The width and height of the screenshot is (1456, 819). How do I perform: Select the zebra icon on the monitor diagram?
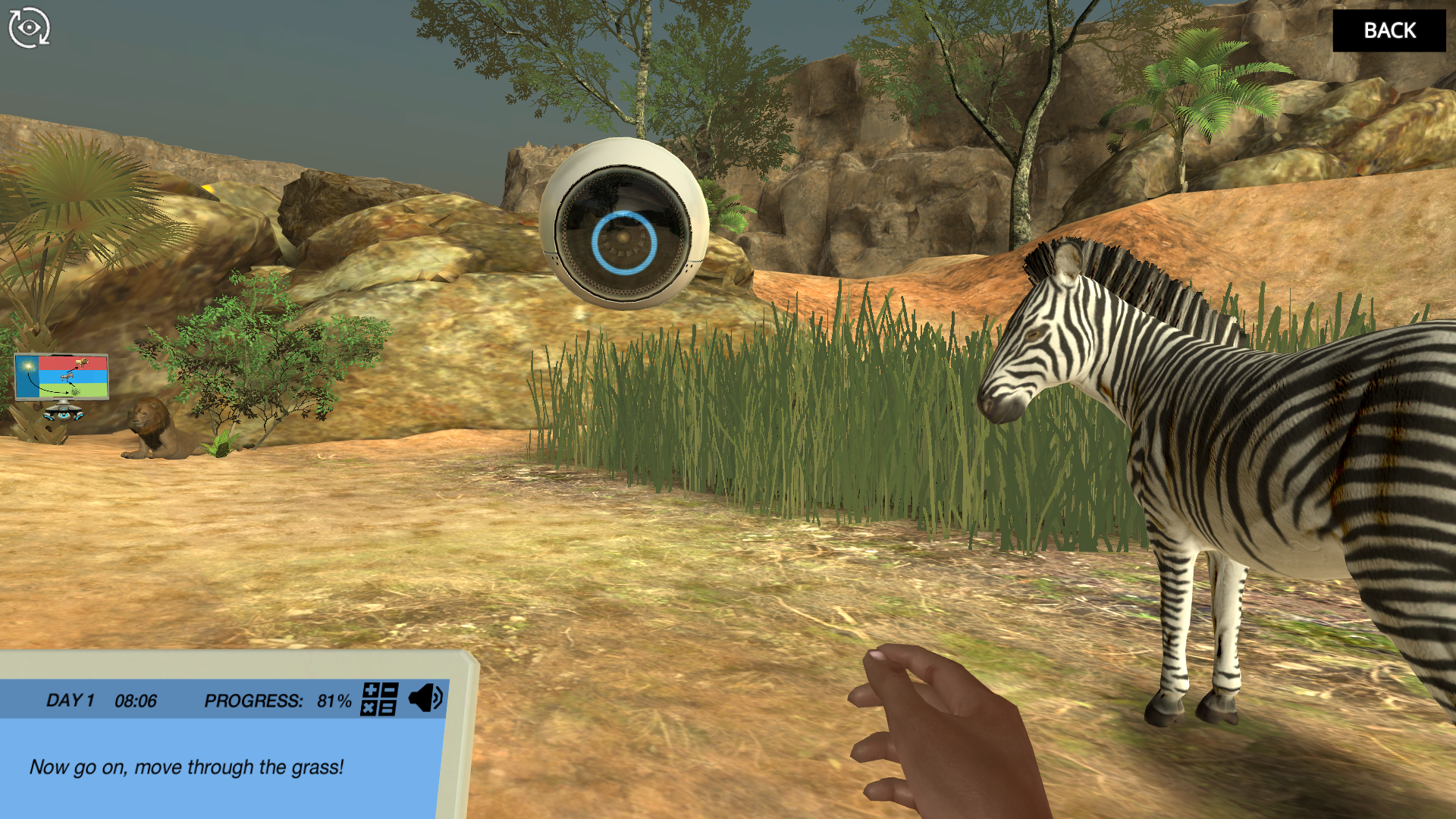coord(67,378)
